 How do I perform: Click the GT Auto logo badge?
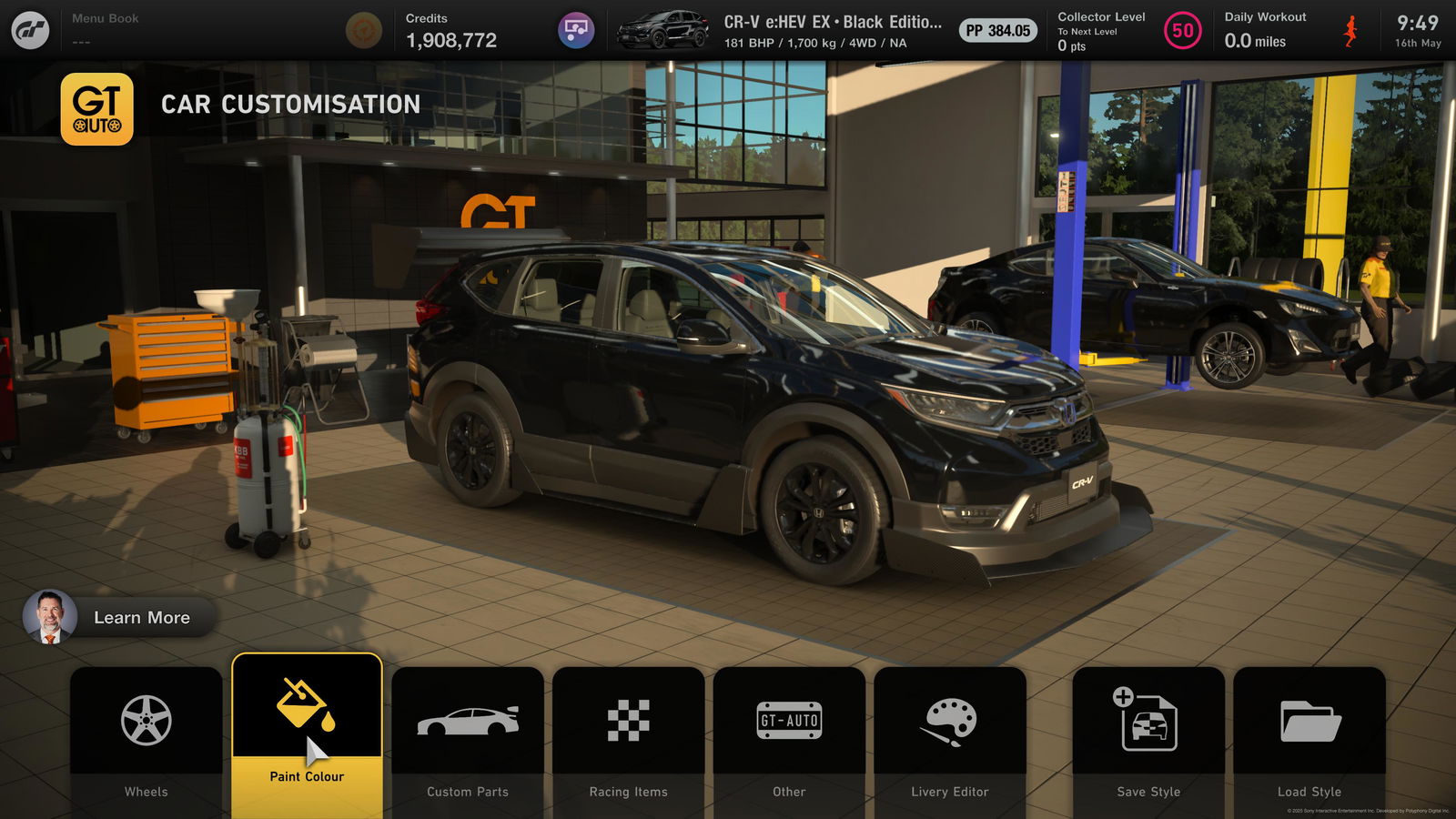coord(97,109)
